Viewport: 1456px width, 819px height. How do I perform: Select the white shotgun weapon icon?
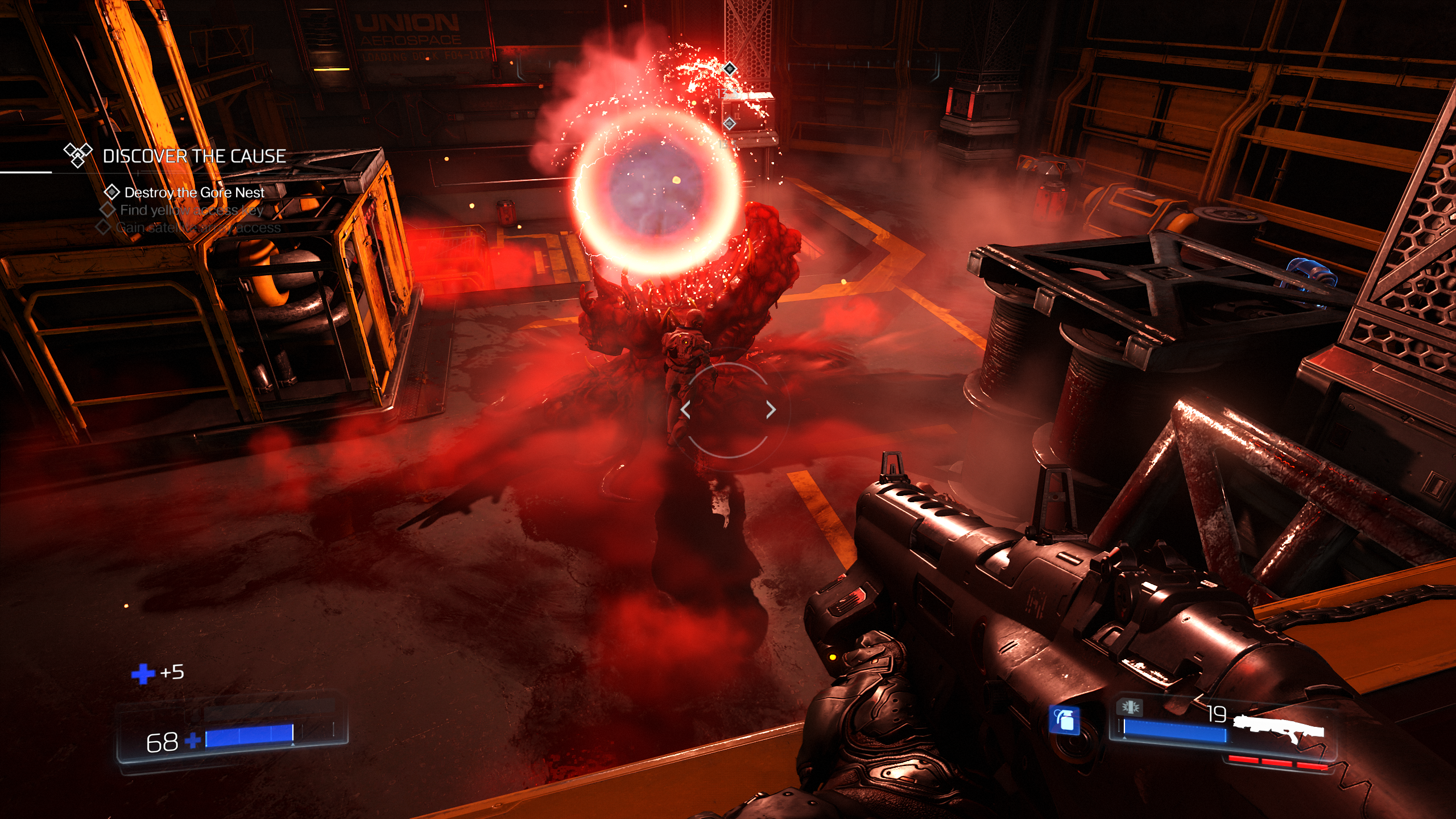tap(1279, 727)
